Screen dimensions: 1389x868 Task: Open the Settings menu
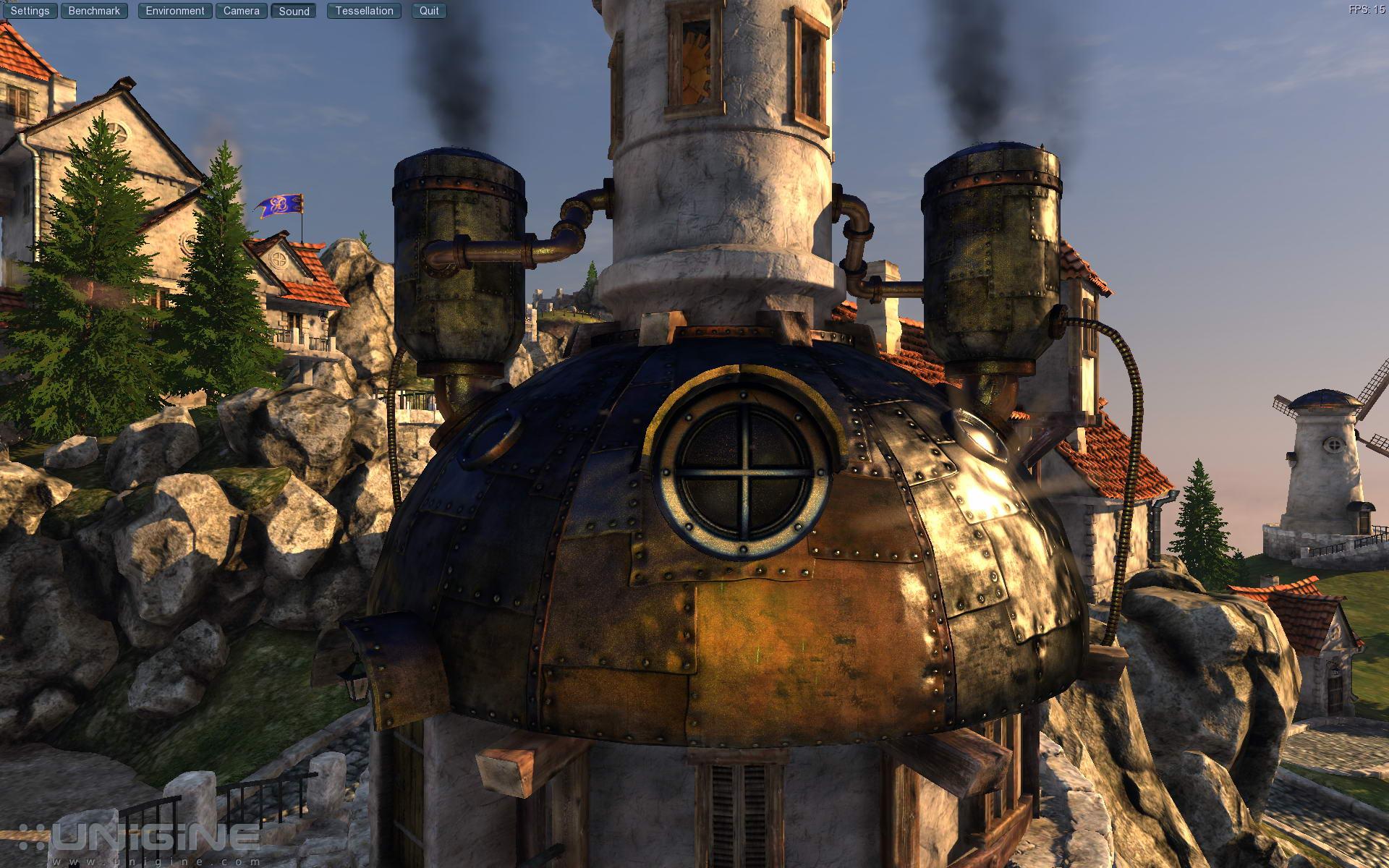[x=30, y=11]
